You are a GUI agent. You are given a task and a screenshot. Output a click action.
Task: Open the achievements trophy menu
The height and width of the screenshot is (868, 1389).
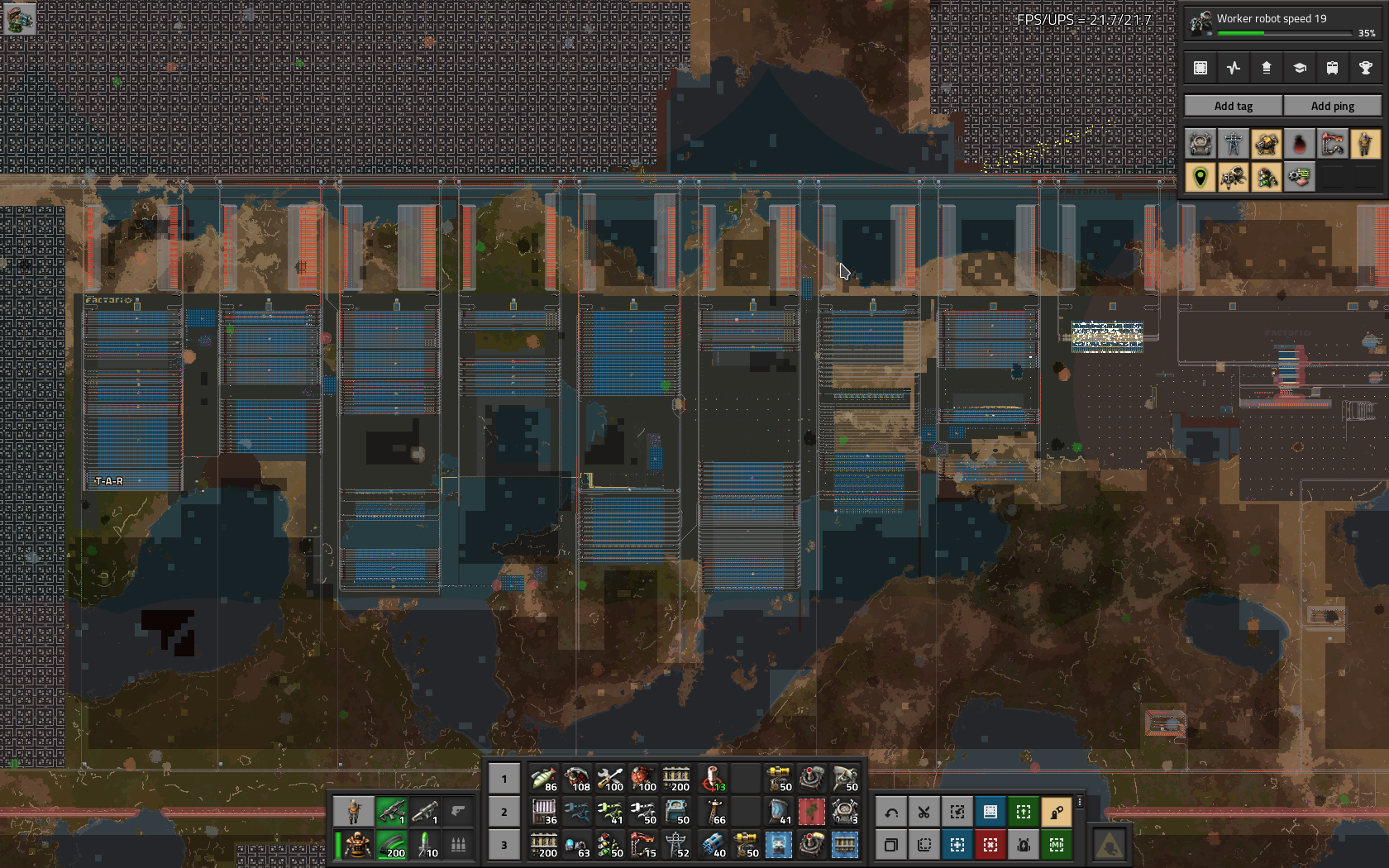[1365, 68]
